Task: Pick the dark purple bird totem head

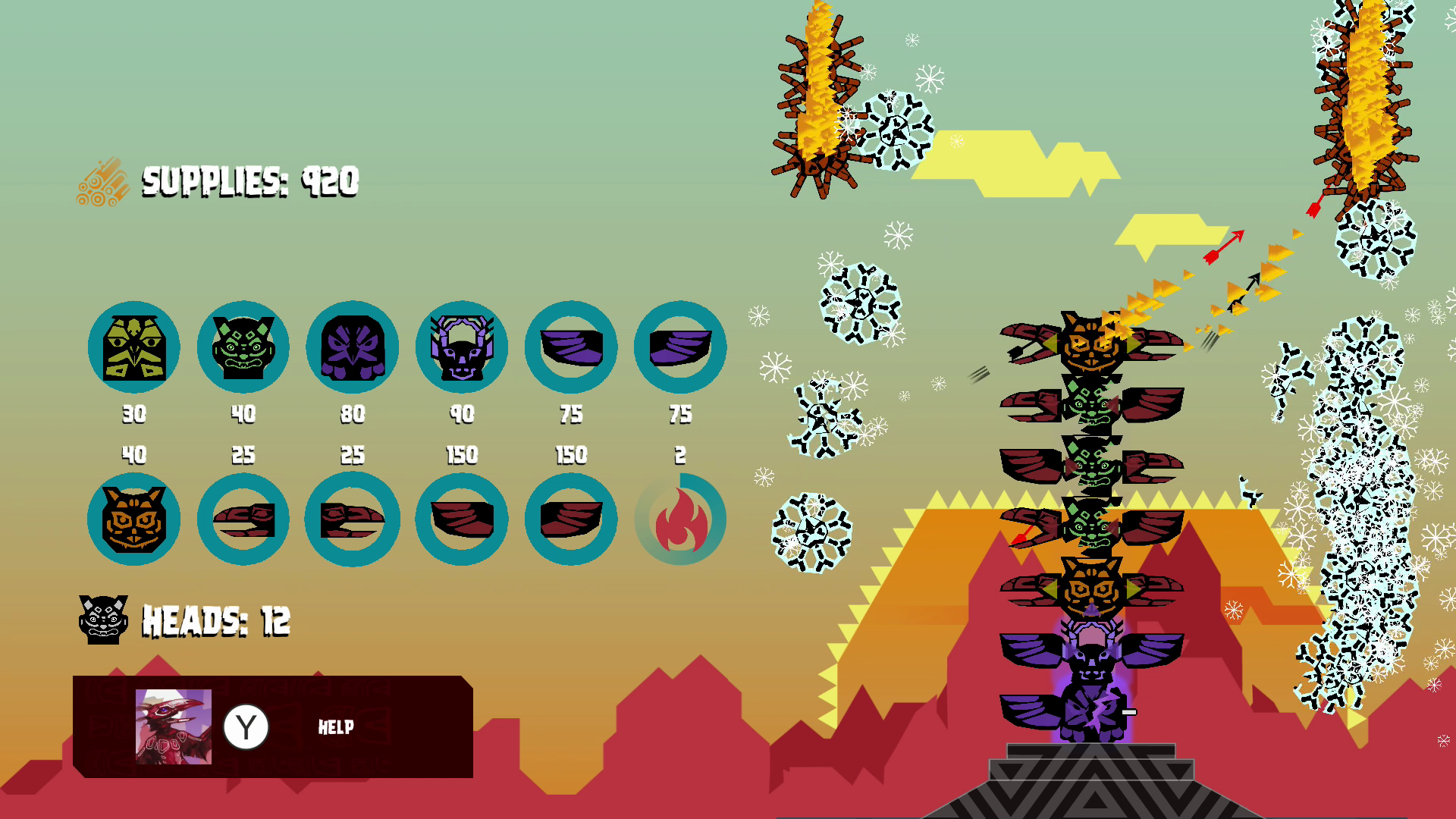Action: point(353,347)
